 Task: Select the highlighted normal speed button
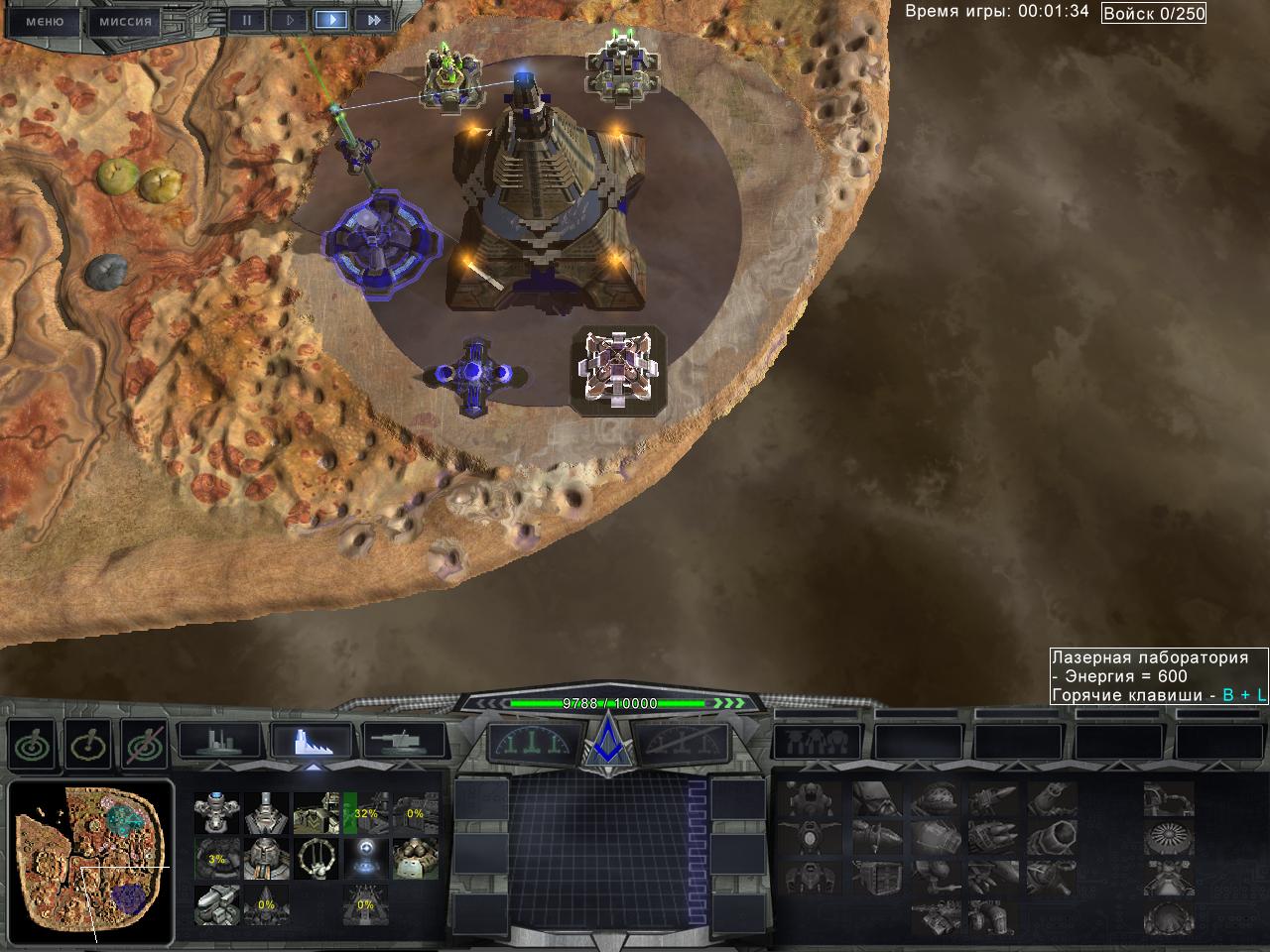331,19
